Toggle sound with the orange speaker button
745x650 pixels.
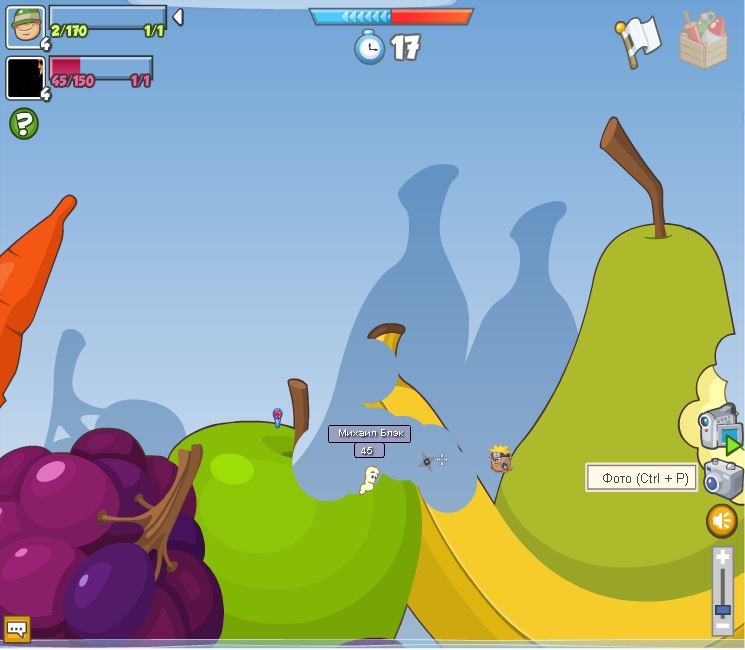tap(722, 520)
